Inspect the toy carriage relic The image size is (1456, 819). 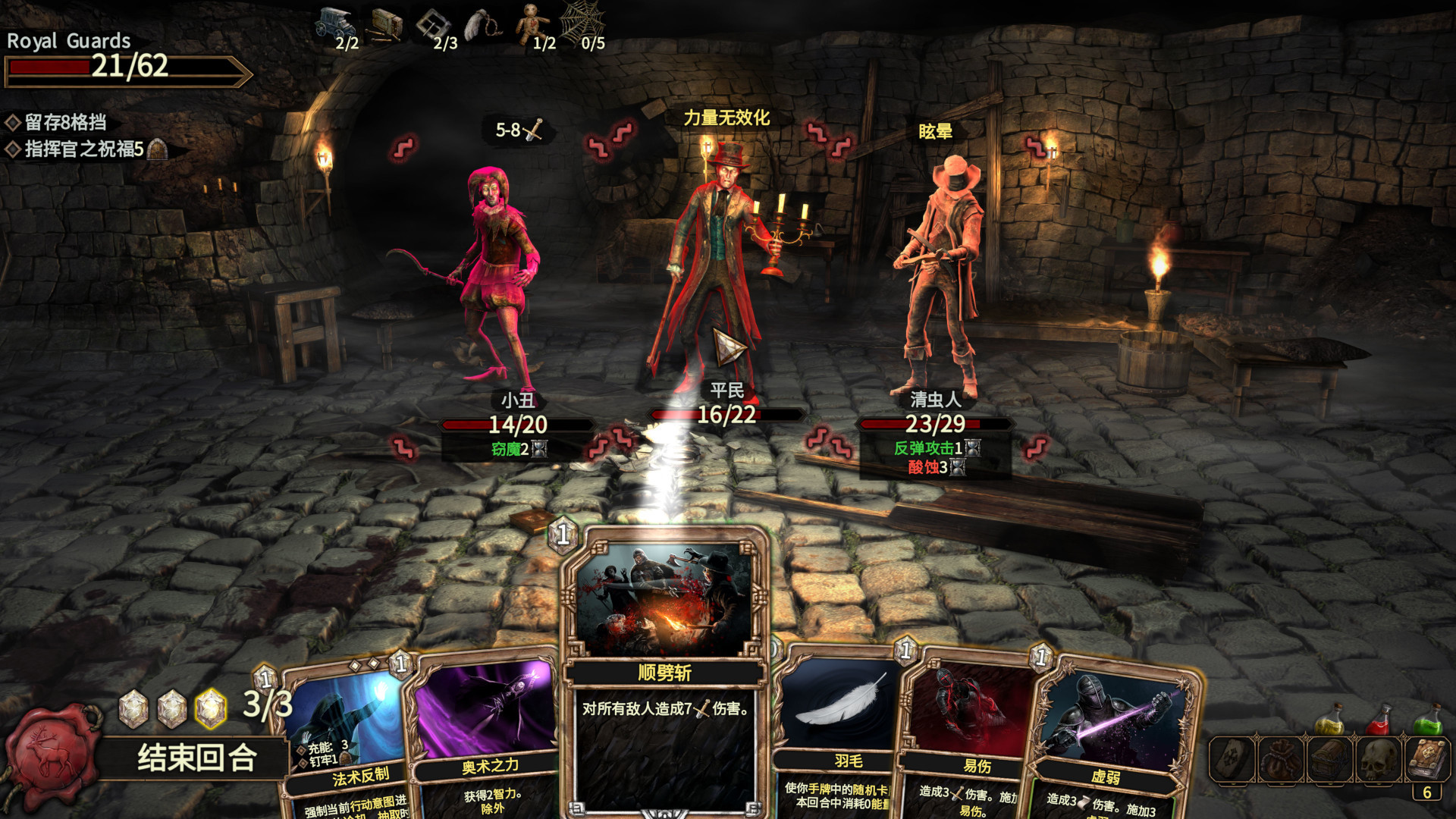tap(334, 23)
